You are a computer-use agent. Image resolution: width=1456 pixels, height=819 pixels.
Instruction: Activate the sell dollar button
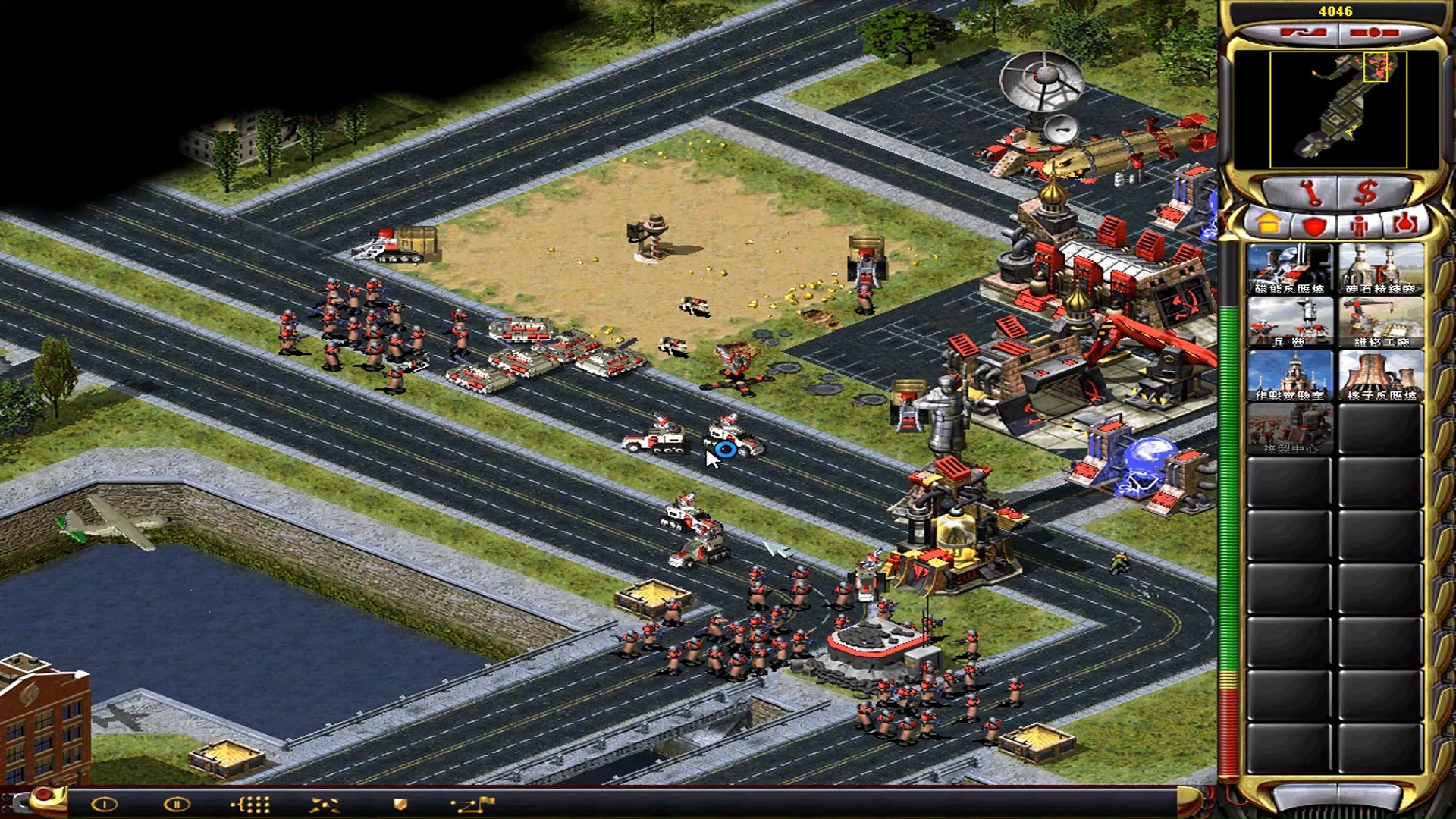tap(1366, 193)
